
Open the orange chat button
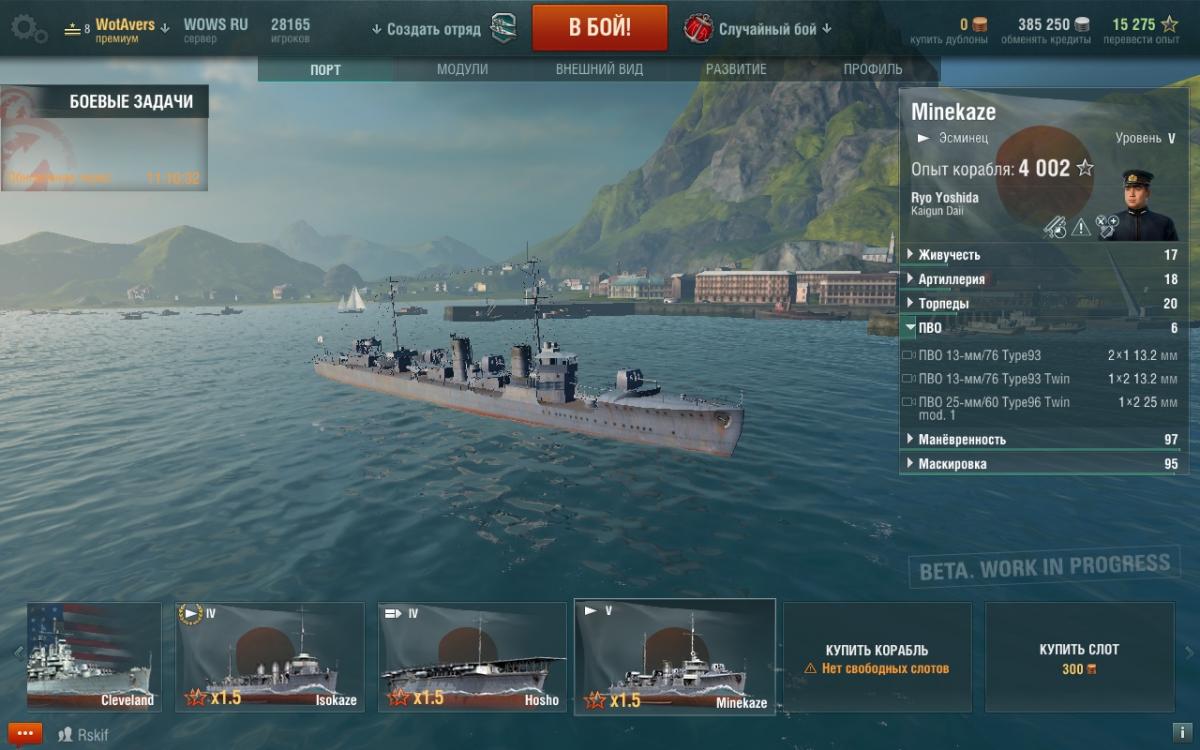[x=24, y=734]
